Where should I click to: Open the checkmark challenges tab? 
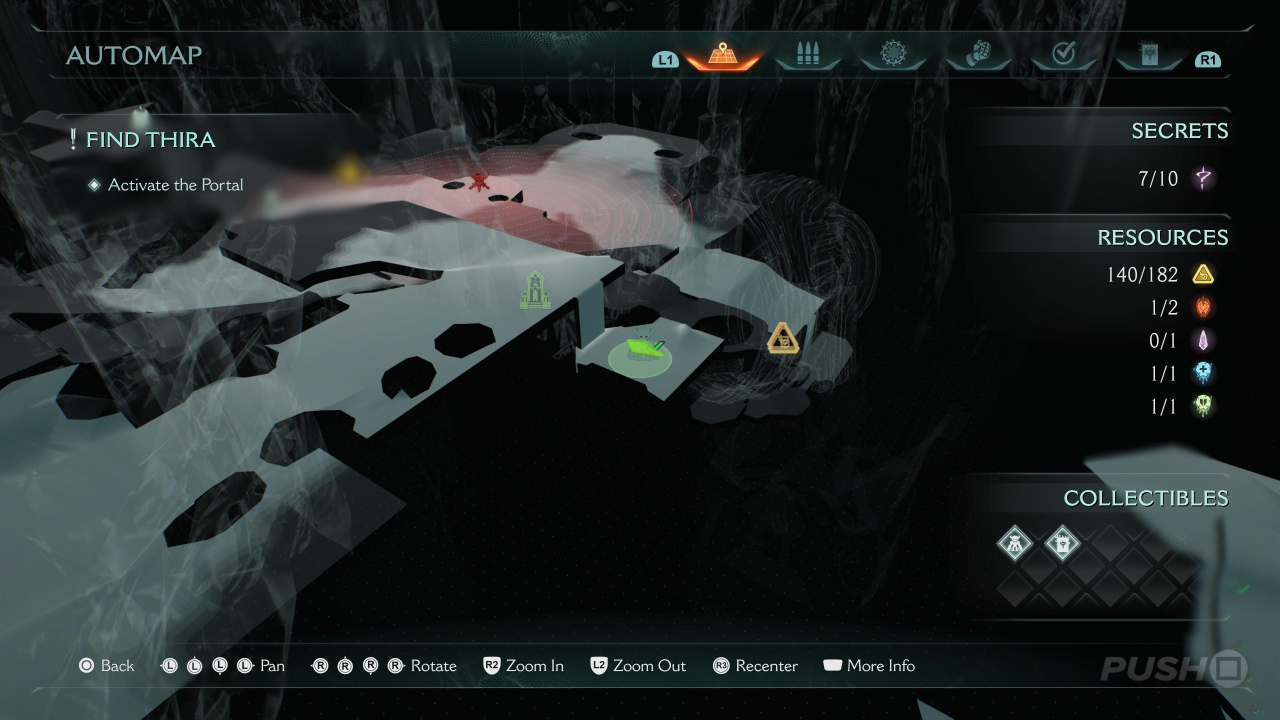tap(1063, 55)
